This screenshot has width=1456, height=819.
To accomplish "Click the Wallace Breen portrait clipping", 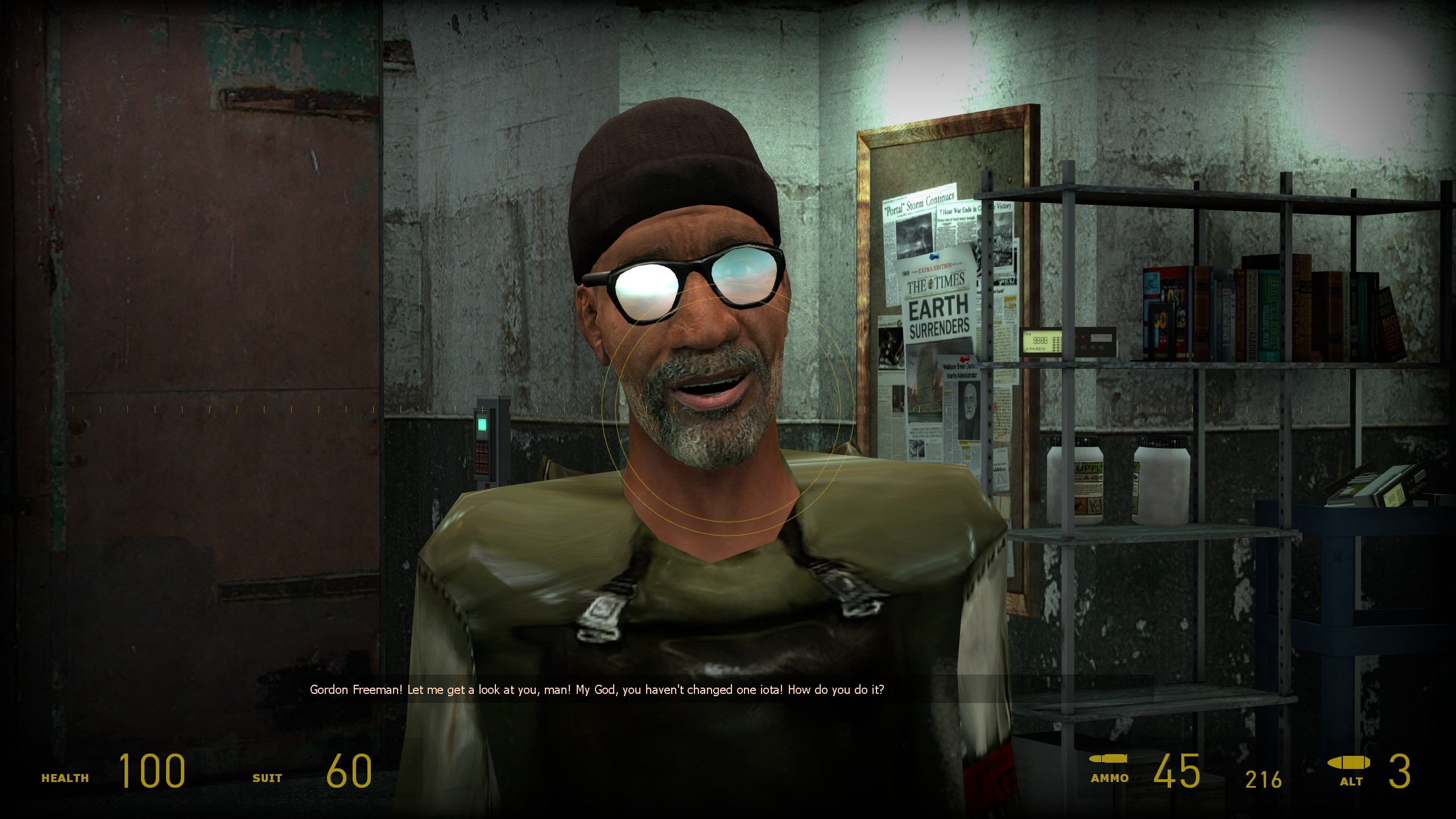I will 969,403.
